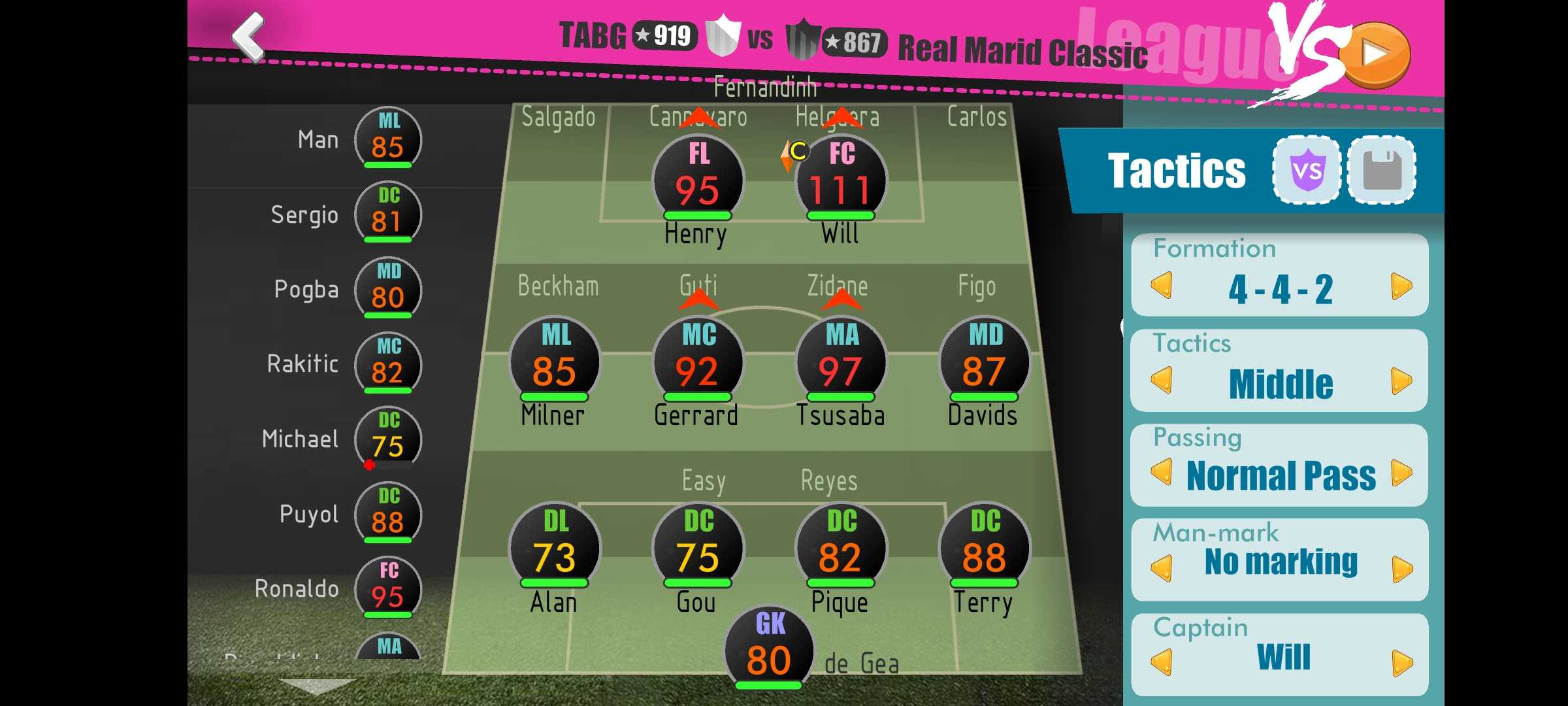
Task: Switch to the previous Formation option
Action: pos(1162,286)
